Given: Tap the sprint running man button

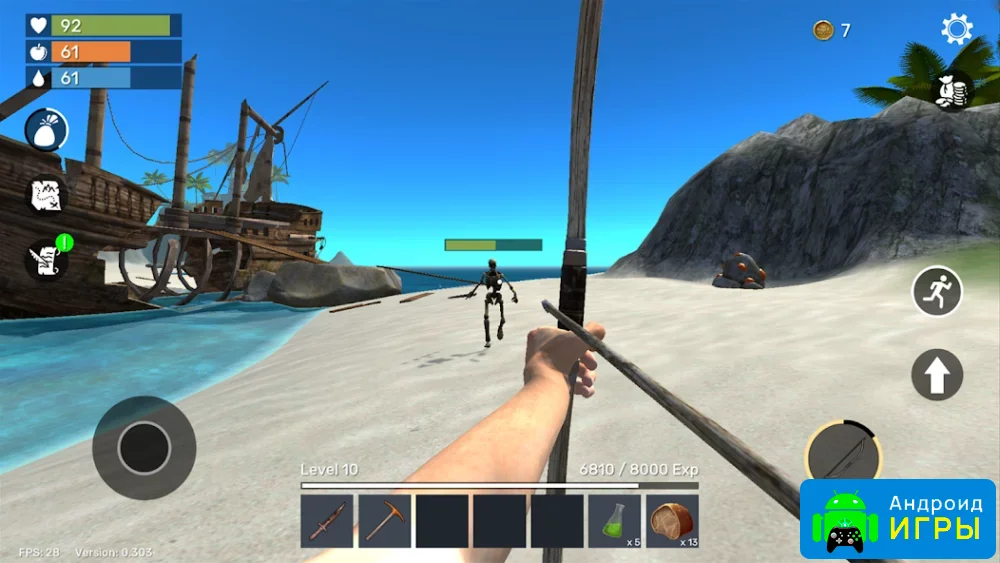Looking at the screenshot, I should 937,292.
